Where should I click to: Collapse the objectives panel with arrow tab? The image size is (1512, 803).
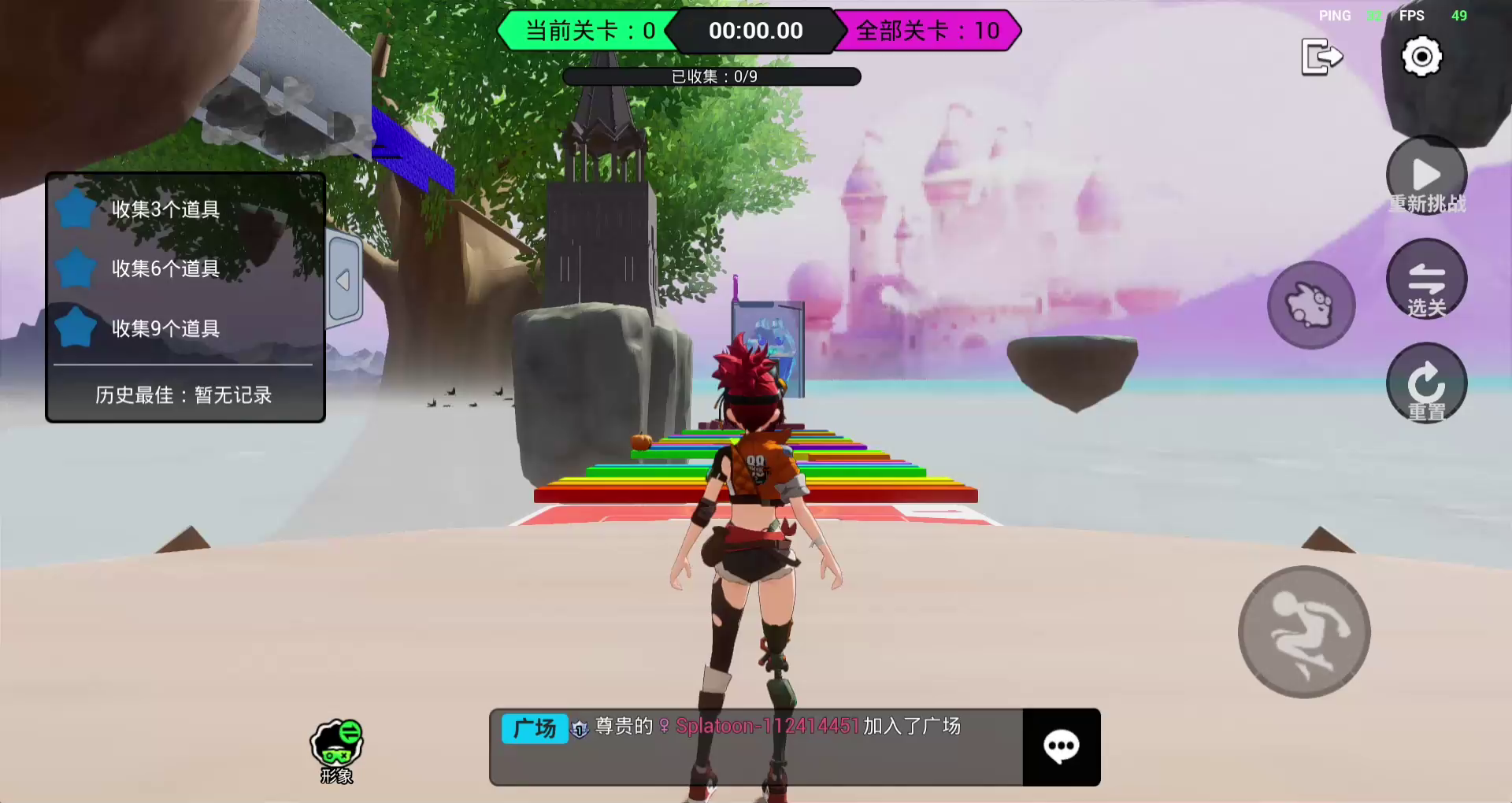tap(344, 279)
